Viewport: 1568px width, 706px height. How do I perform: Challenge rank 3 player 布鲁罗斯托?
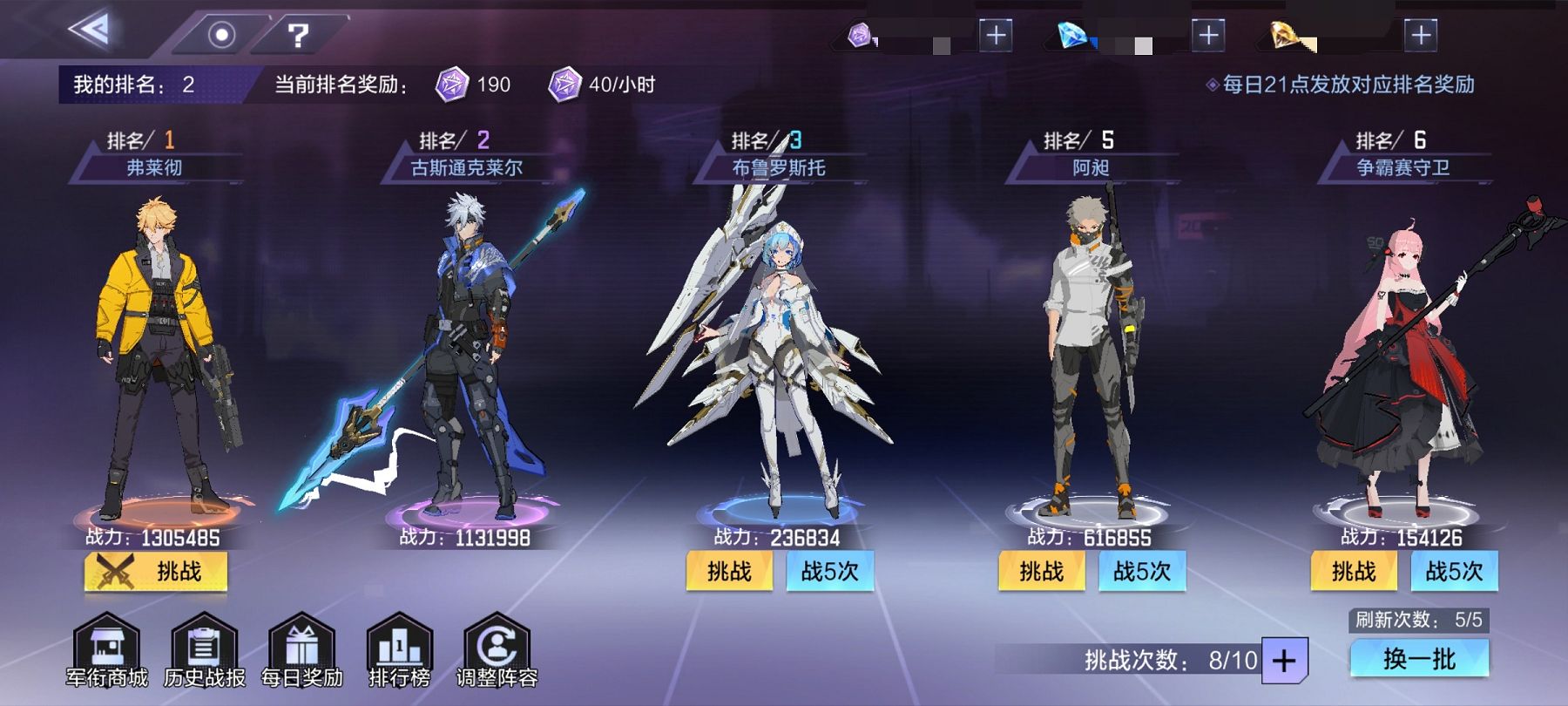point(729,572)
